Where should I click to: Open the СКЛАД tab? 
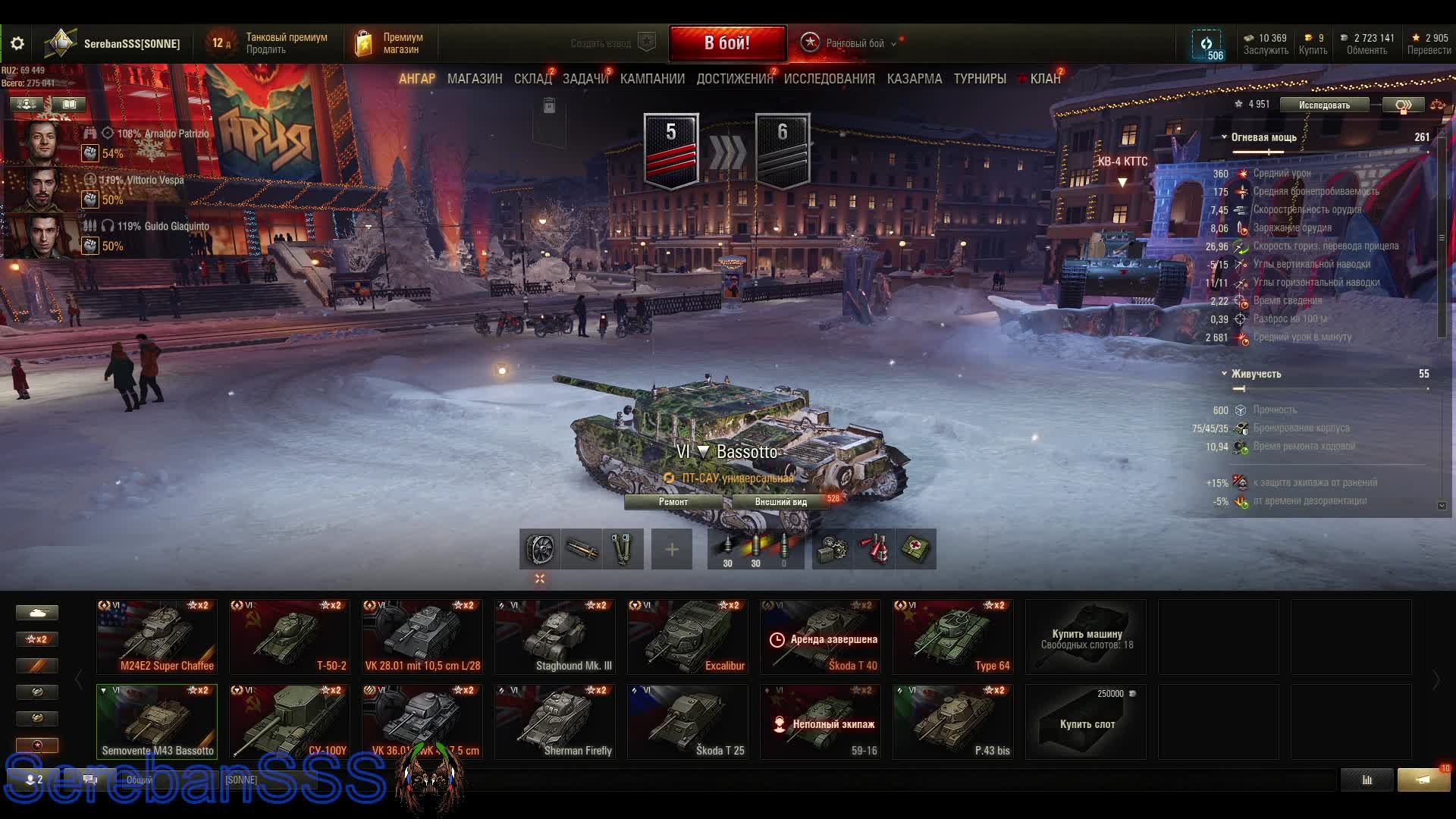click(x=532, y=79)
